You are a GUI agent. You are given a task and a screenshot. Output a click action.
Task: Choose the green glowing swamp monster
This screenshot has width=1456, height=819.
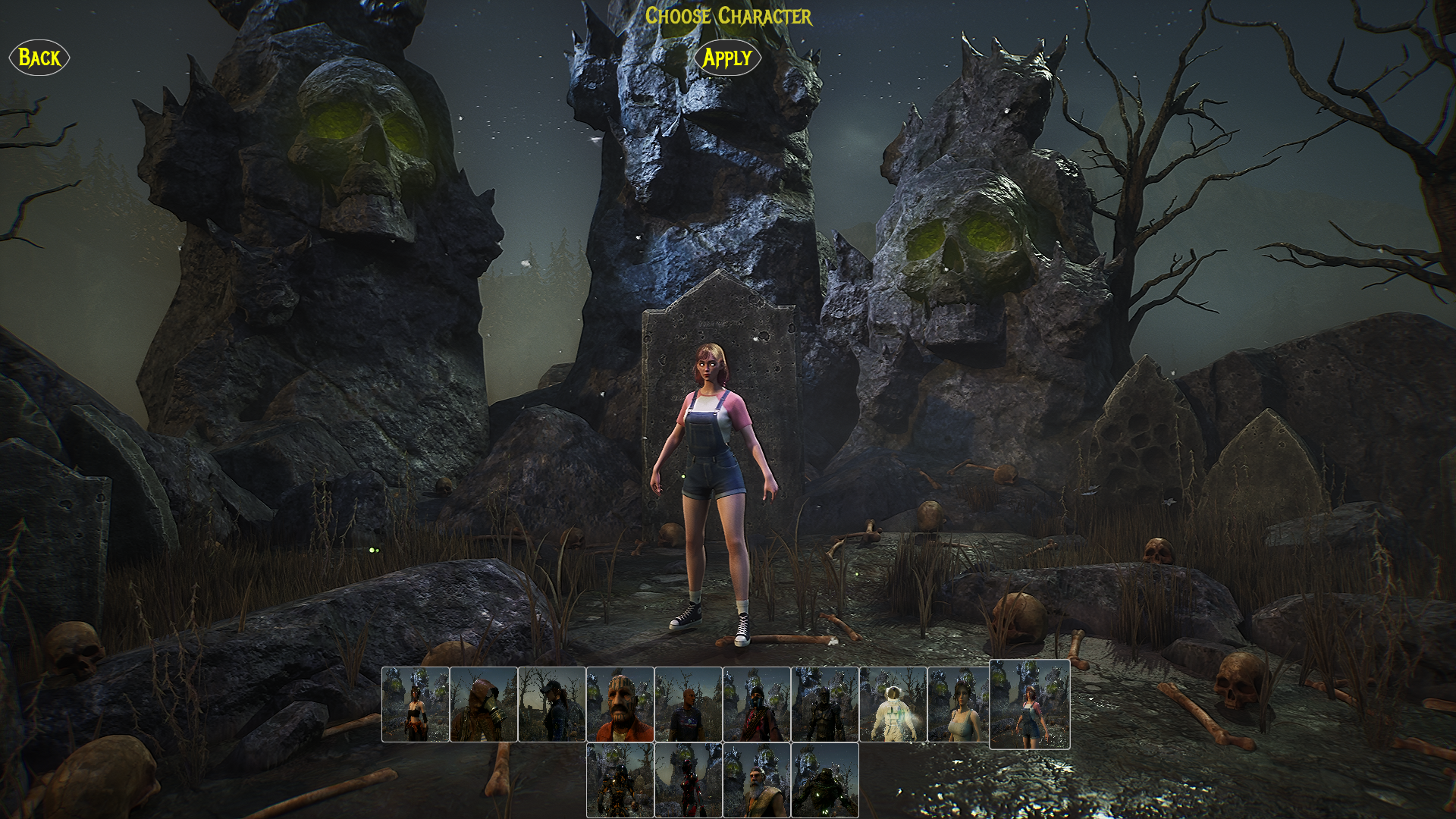824,780
